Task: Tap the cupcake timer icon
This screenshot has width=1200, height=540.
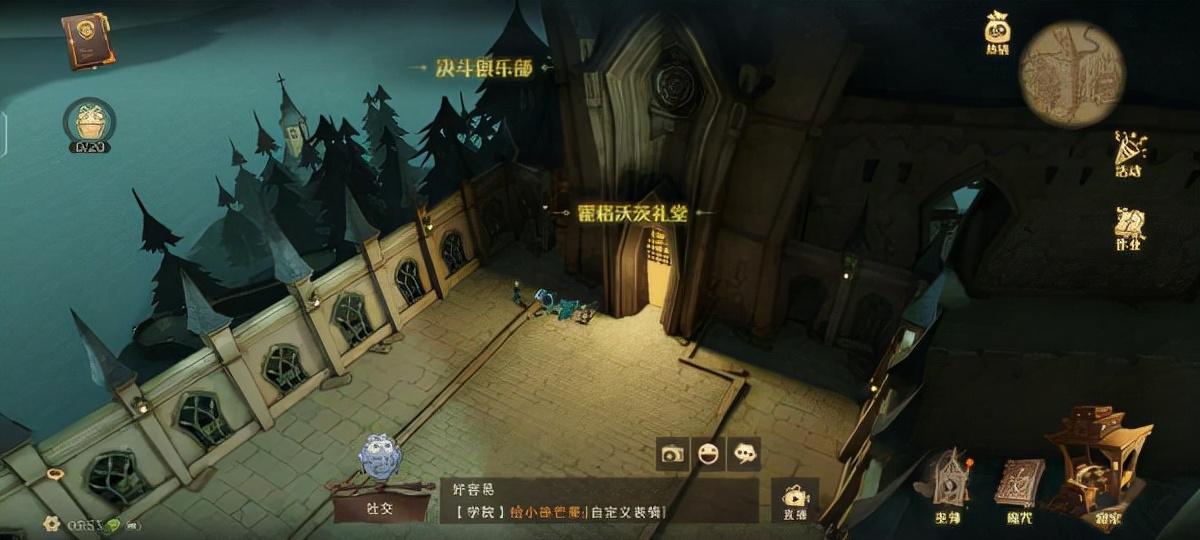Action: pyautogui.click(x=89, y=124)
